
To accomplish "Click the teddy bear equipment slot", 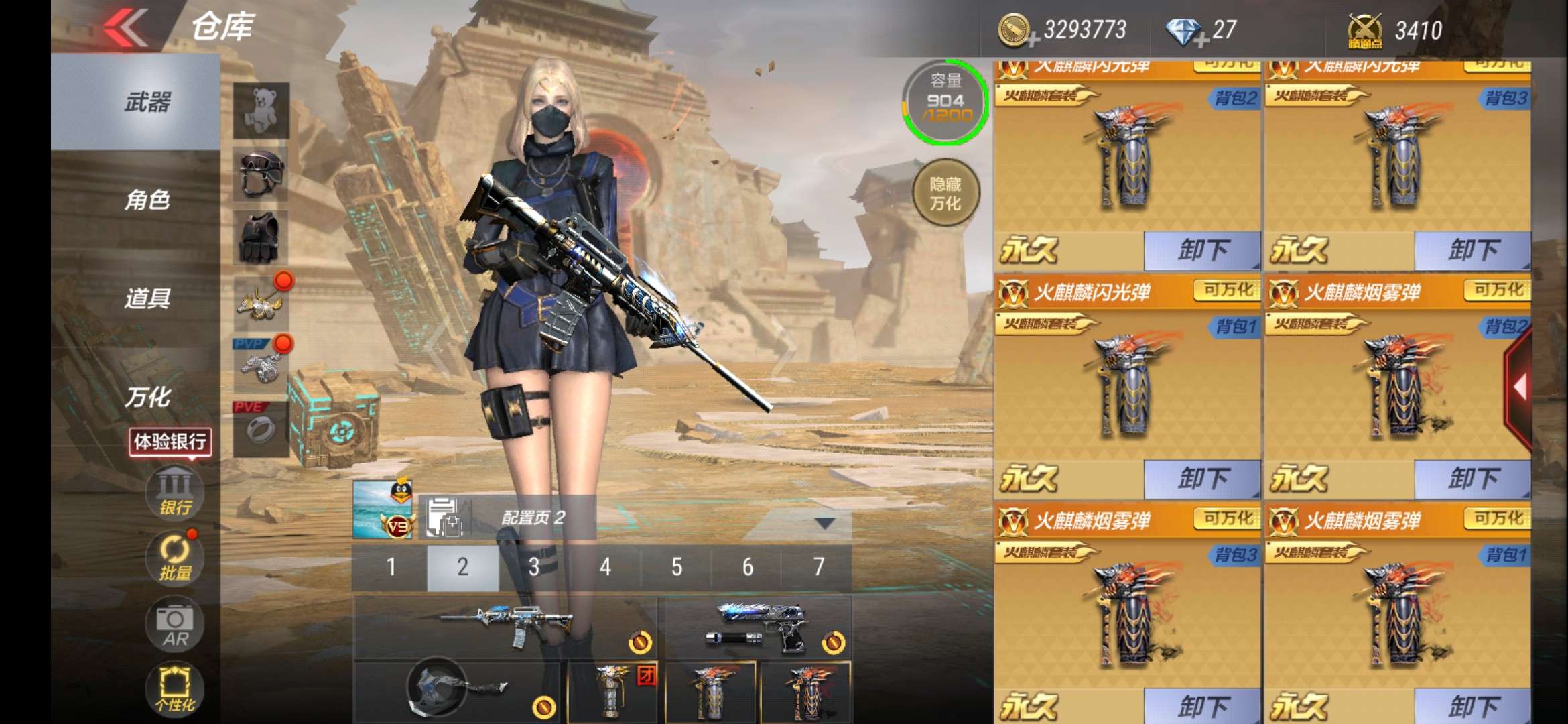I will 261,110.
